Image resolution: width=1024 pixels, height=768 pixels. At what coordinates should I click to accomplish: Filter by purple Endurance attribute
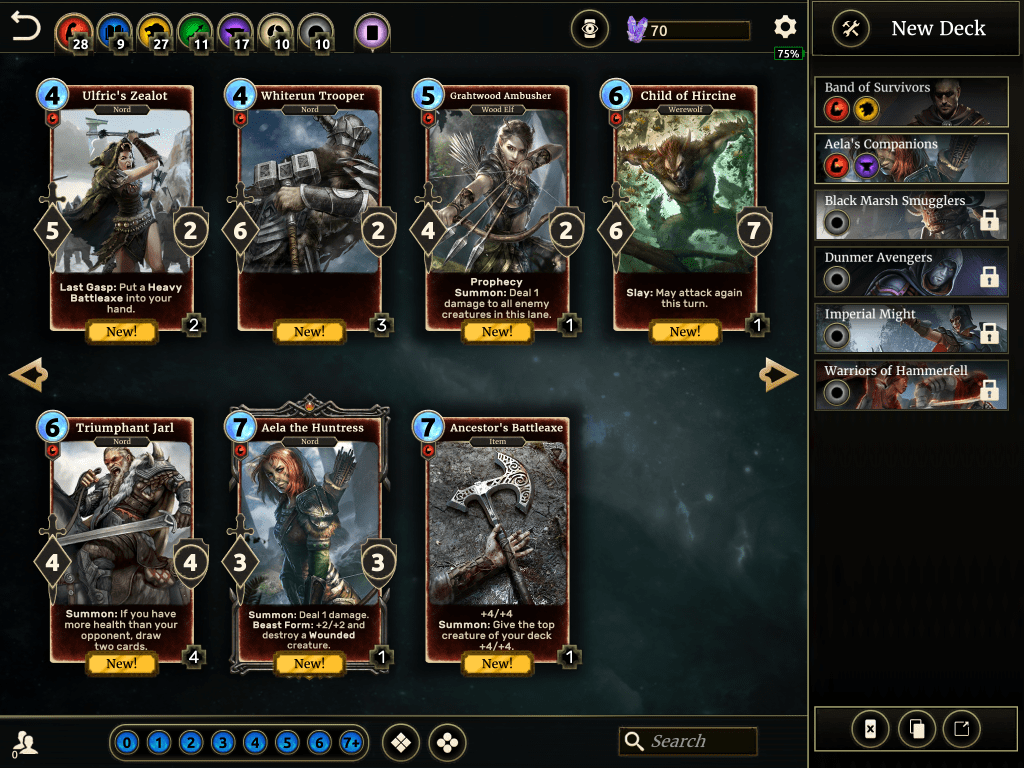pyautogui.click(x=237, y=32)
